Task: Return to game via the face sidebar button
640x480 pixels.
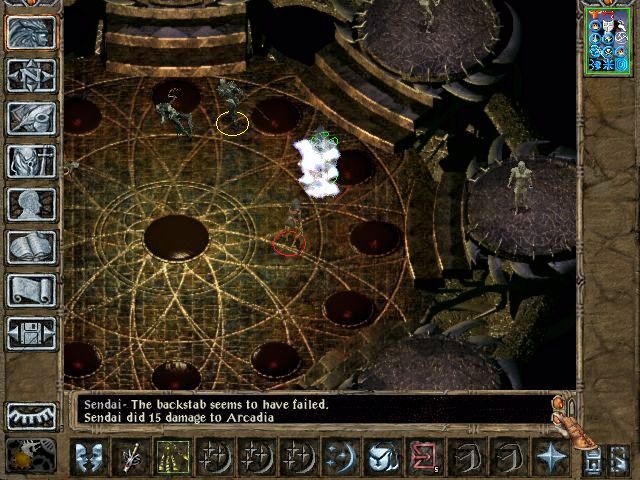Action: click(31, 32)
